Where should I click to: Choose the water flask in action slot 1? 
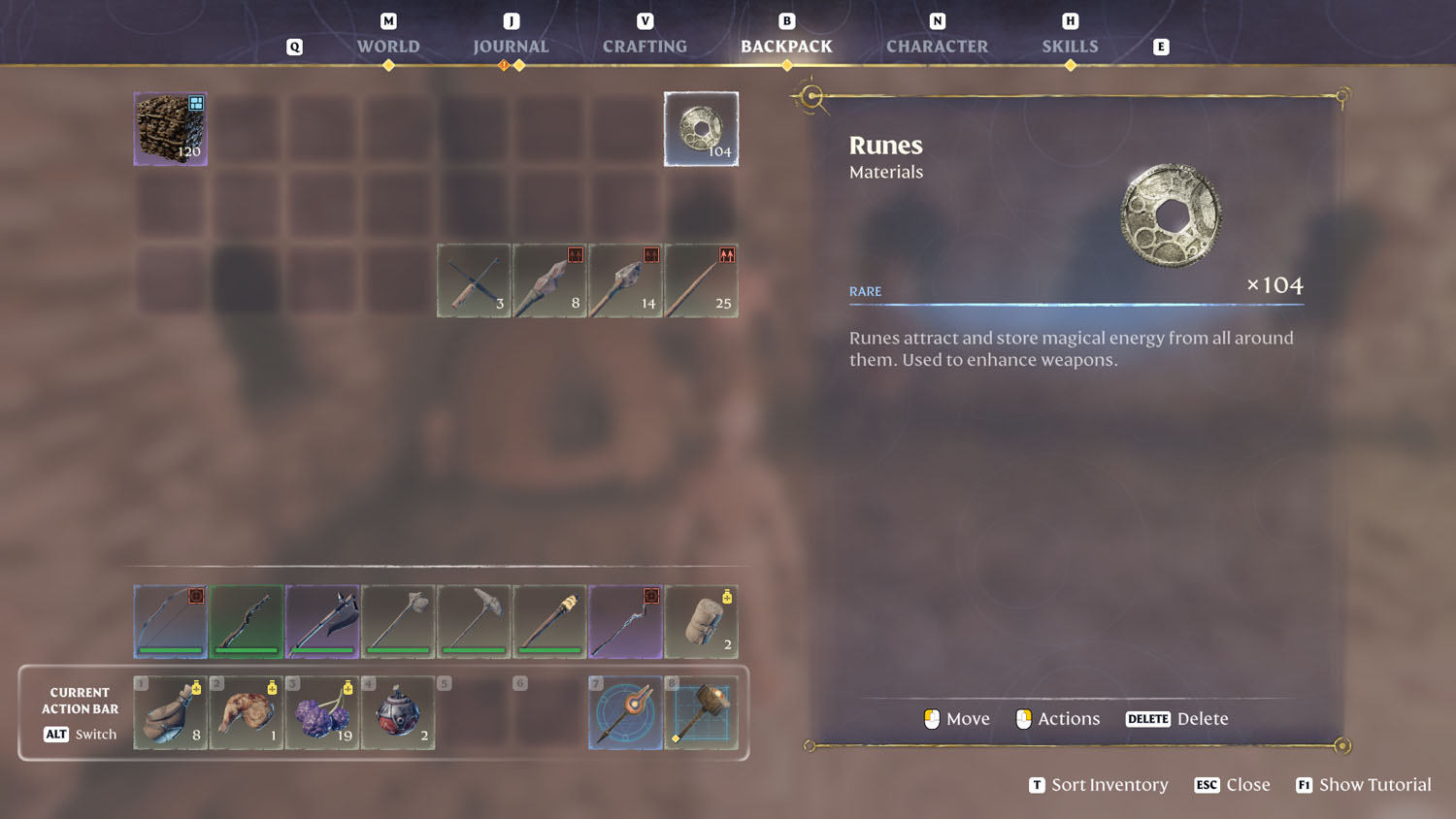pos(171,713)
